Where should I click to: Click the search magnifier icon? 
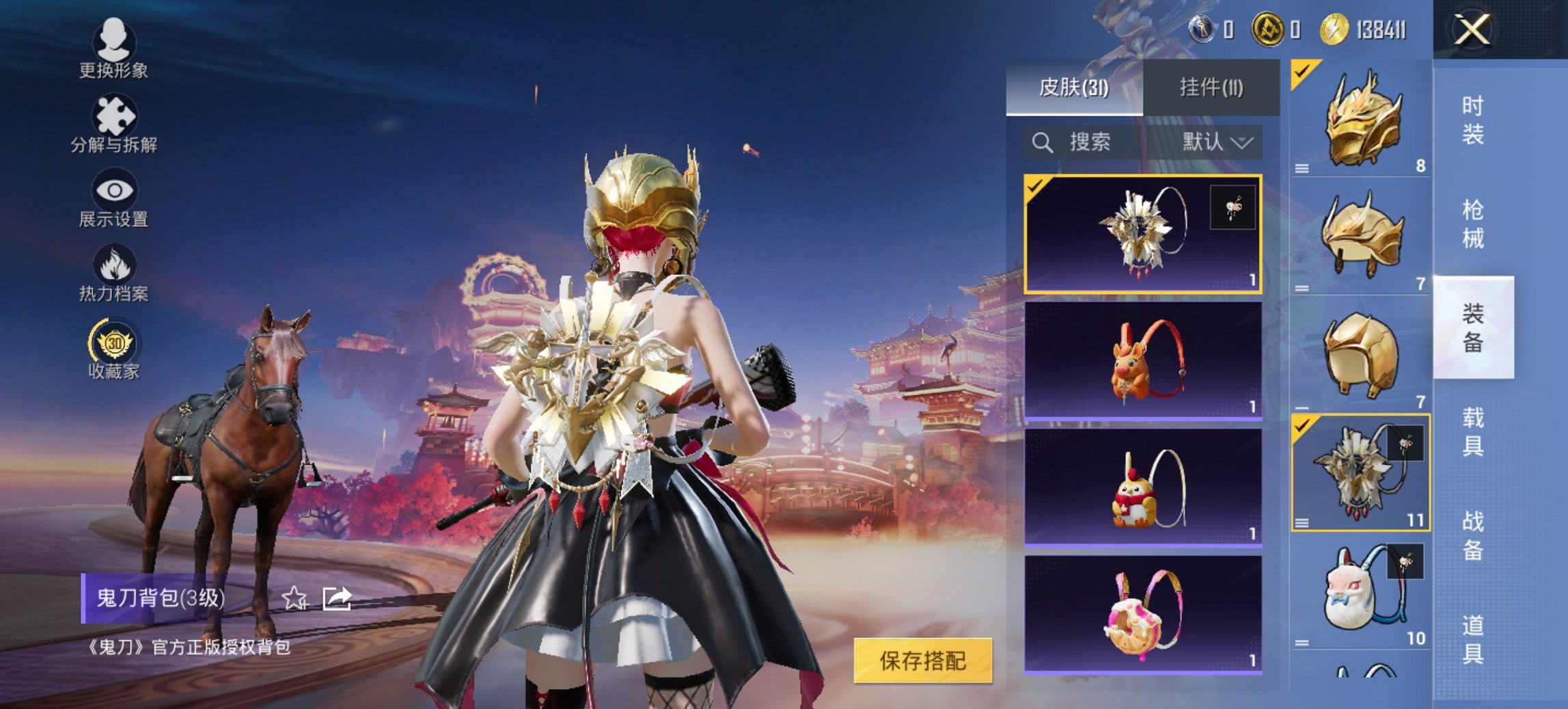pyautogui.click(x=1043, y=143)
